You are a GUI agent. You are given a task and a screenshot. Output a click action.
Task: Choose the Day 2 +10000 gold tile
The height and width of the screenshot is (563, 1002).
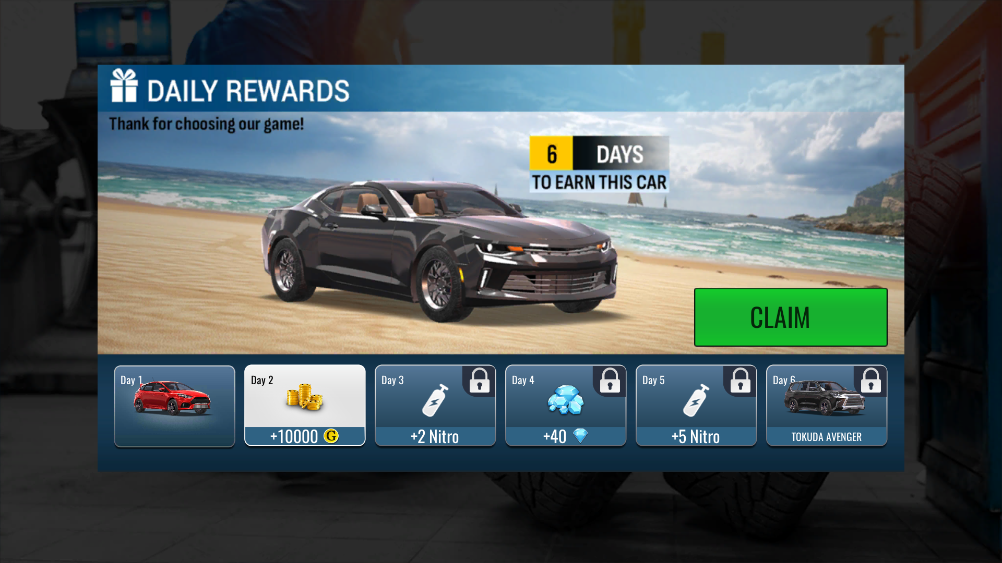point(305,405)
